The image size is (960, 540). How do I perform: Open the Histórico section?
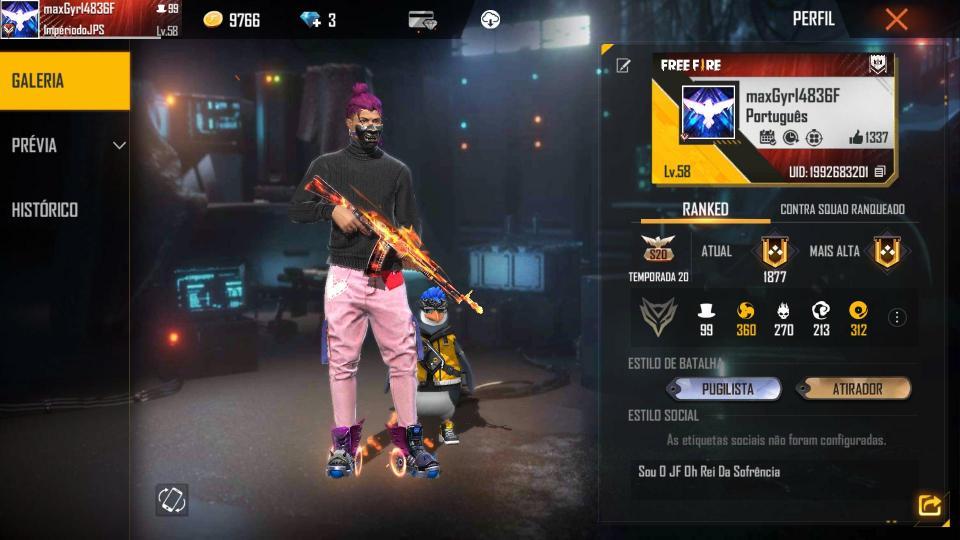click(x=45, y=210)
